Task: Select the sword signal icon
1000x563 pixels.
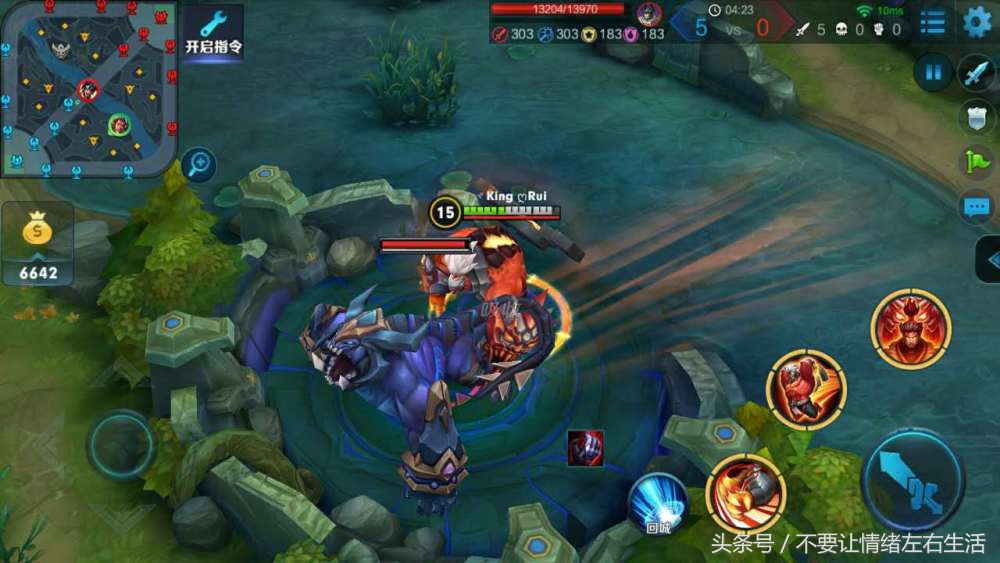Action: (x=975, y=73)
